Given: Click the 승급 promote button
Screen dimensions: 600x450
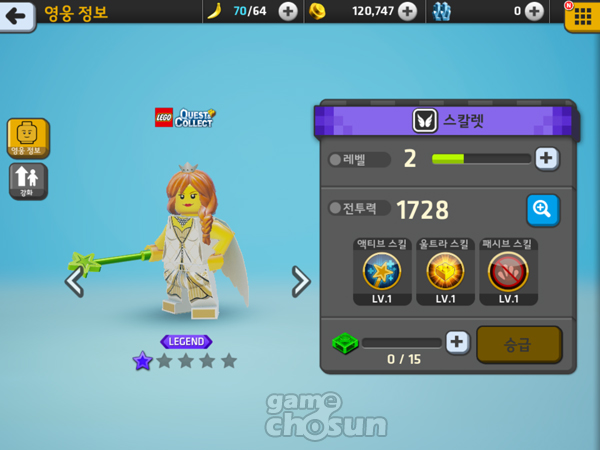Looking at the screenshot, I should 518,343.
